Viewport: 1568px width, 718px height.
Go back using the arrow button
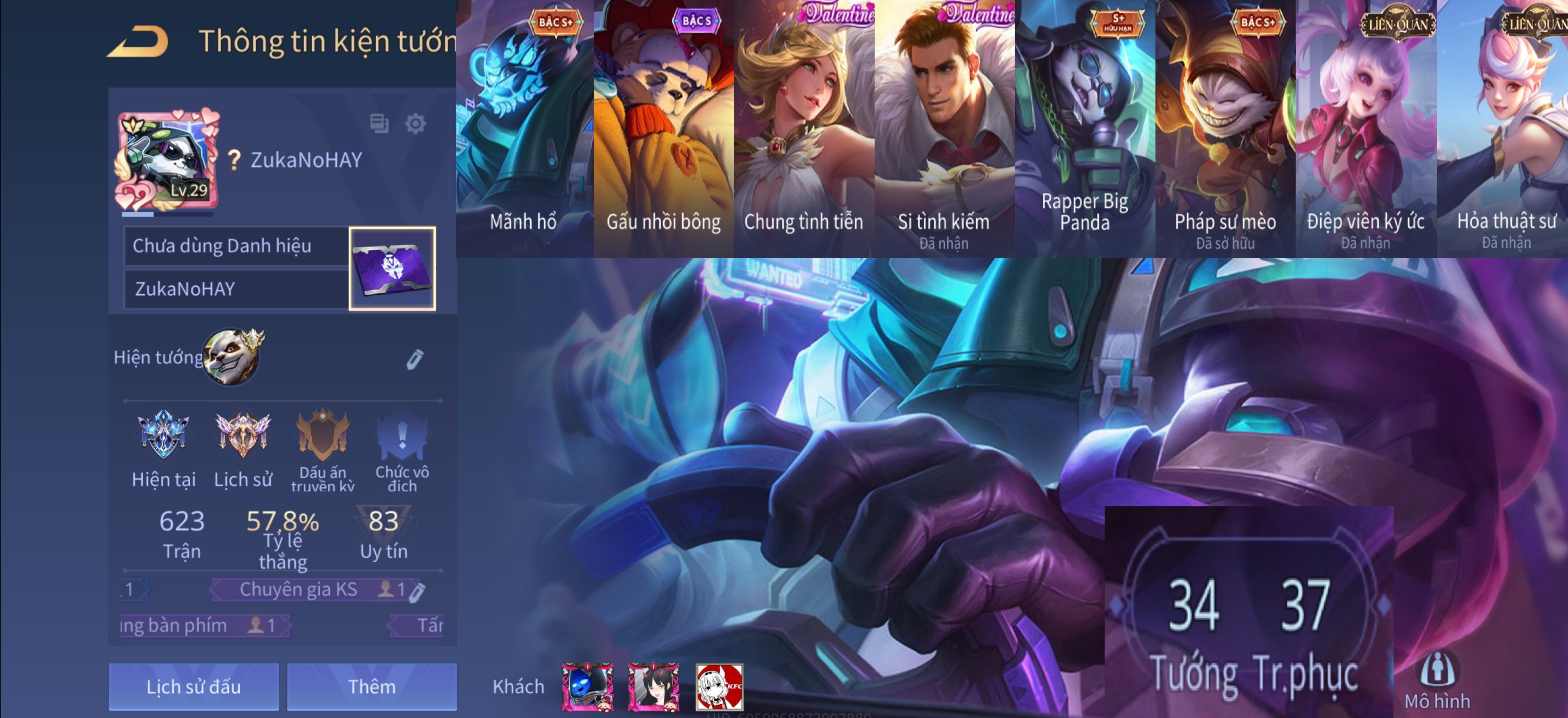[138, 42]
